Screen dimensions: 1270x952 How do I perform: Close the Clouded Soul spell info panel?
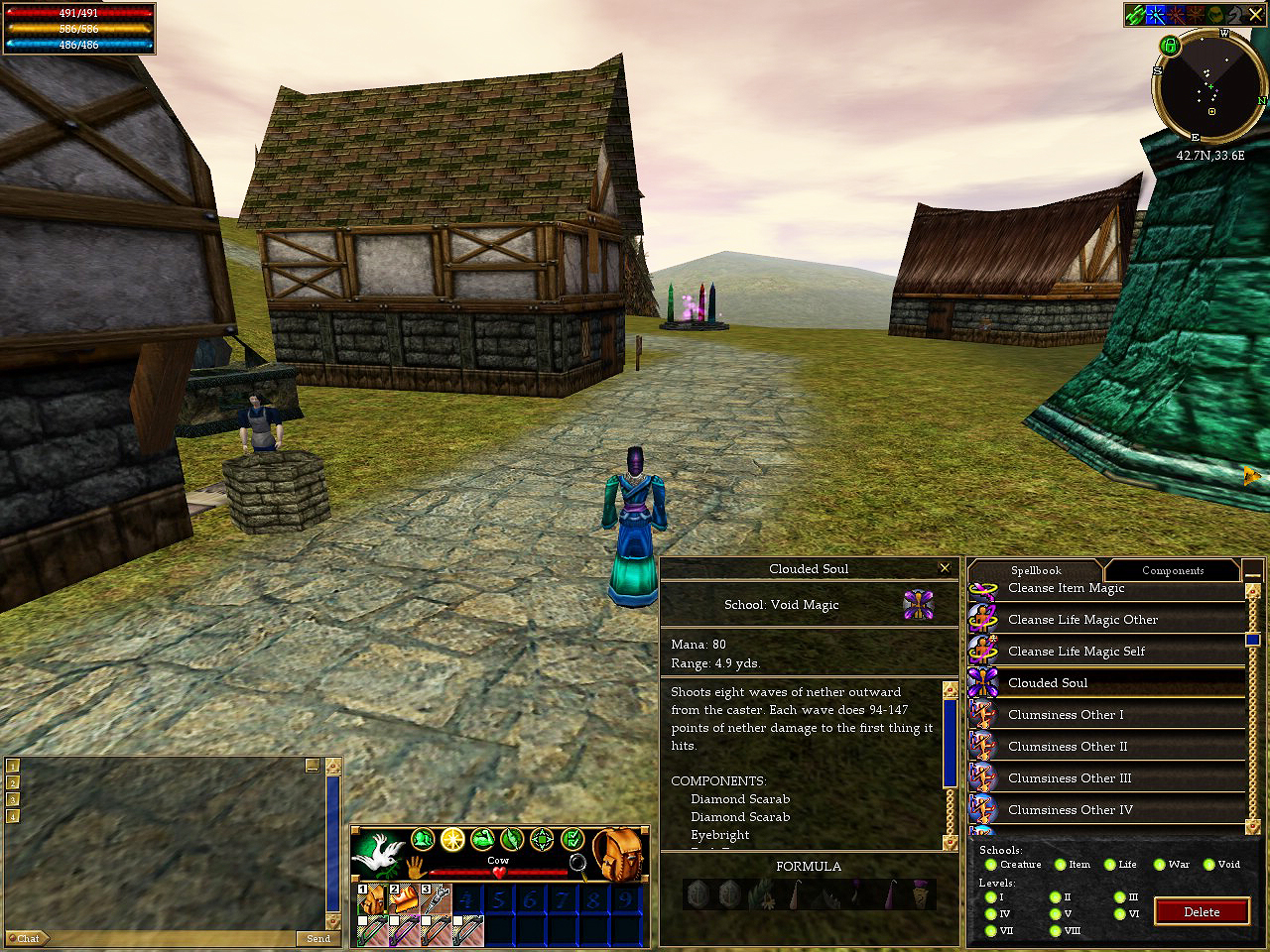pyautogui.click(x=945, y=568)
